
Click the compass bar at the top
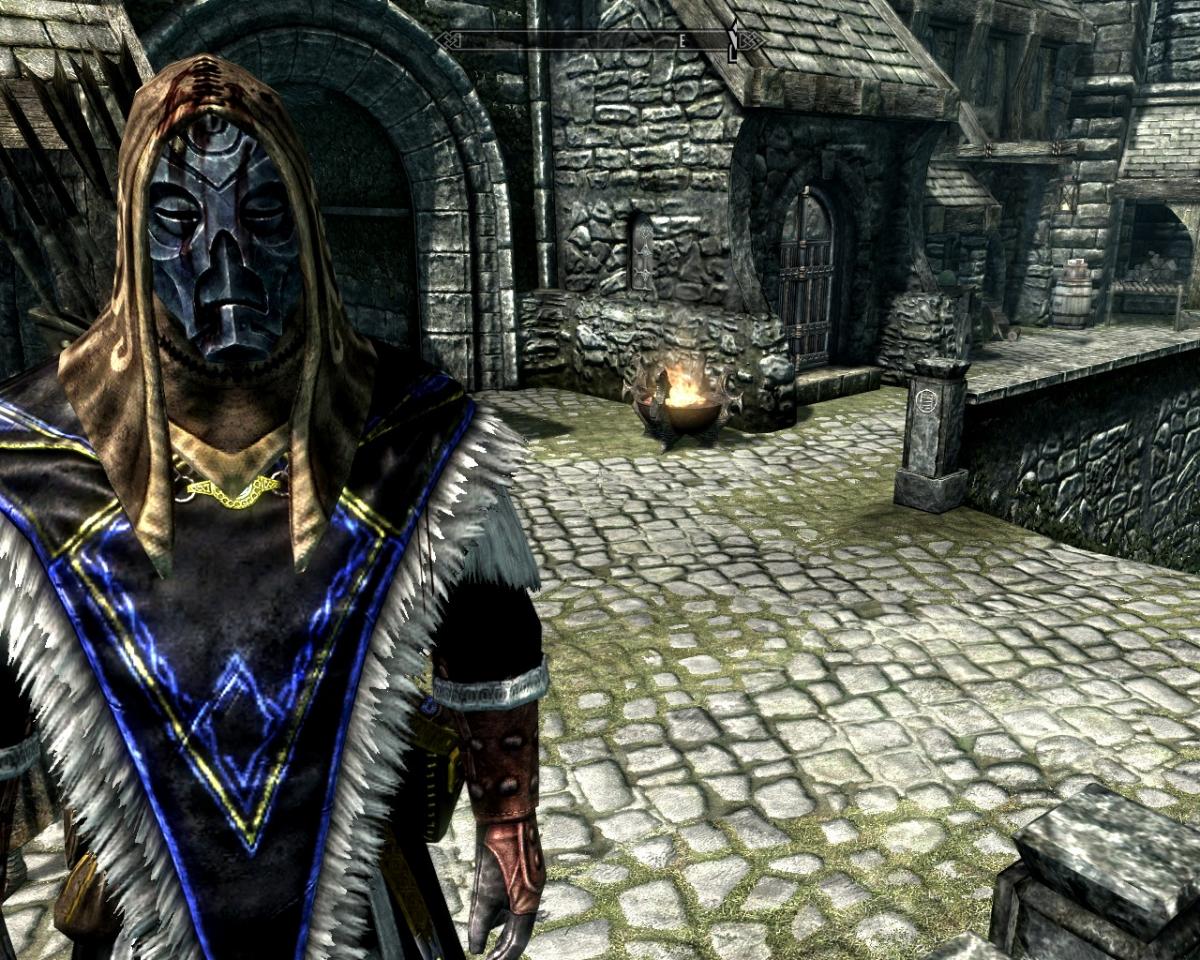(x=600, y=41)
